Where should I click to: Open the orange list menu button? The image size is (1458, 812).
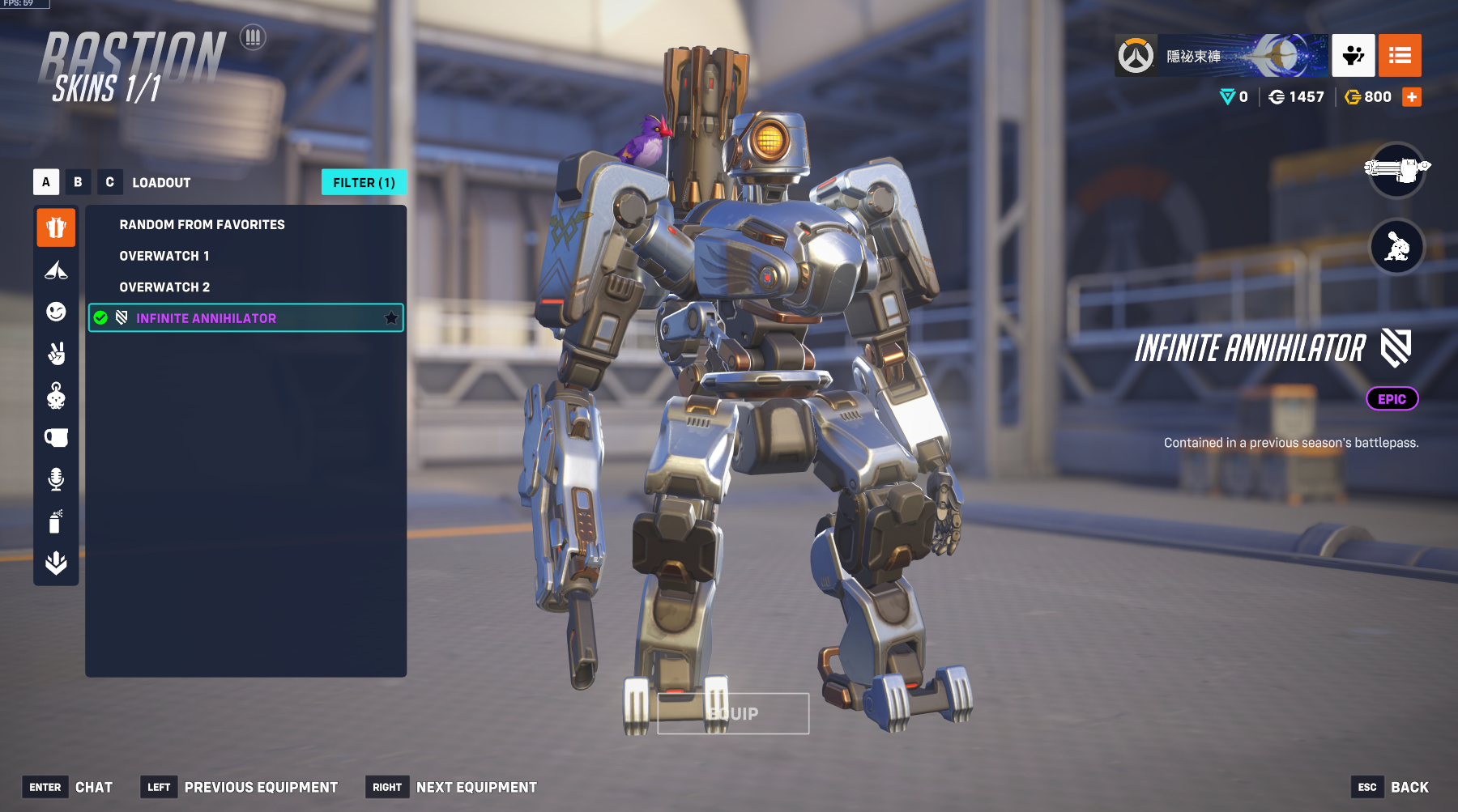[1400, 55]
